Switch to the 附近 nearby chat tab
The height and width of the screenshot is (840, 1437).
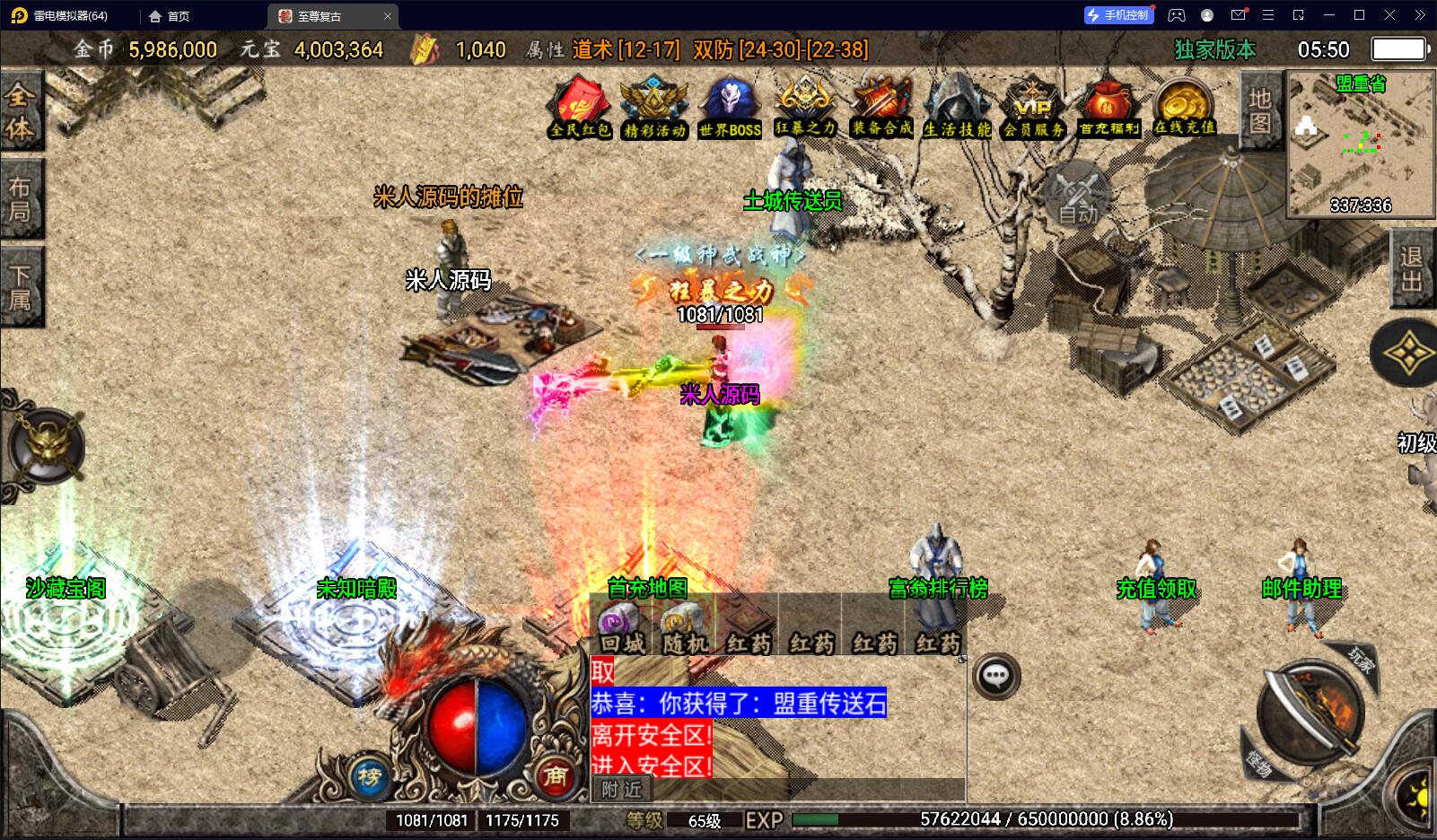coord(622,789)
